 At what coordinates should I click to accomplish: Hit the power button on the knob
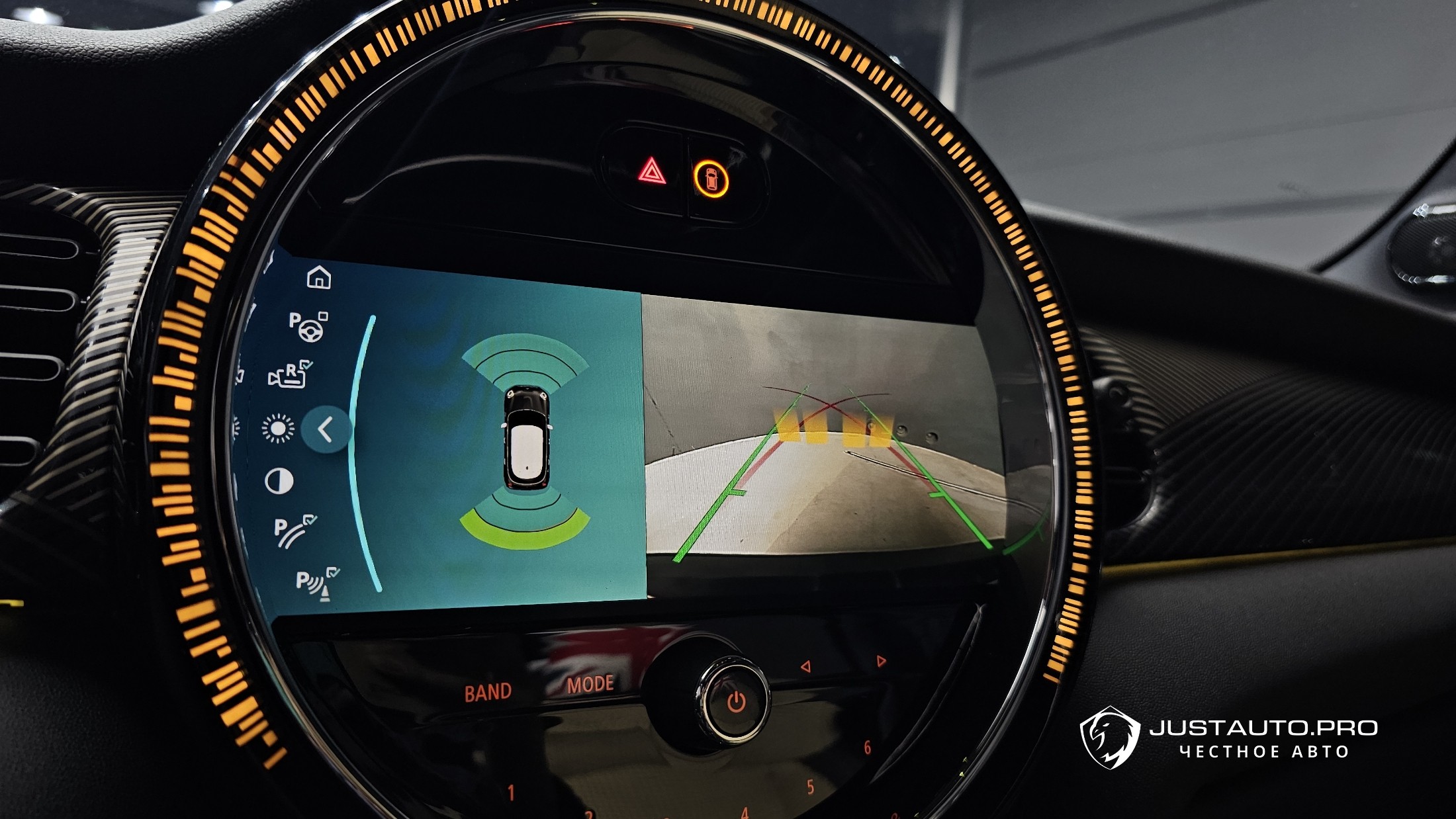point(736,702)
